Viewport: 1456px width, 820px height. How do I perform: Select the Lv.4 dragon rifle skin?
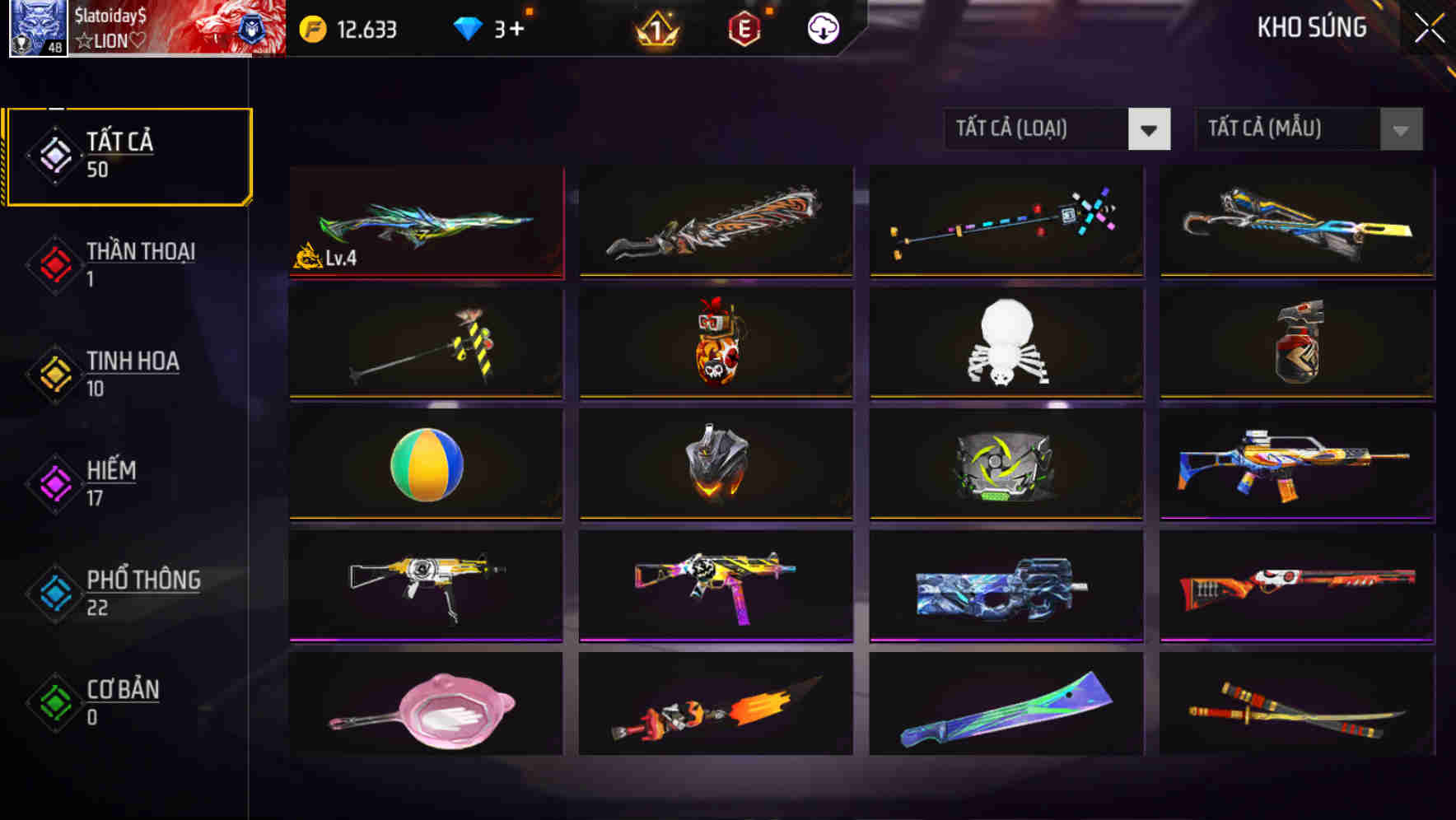[425, 221]
